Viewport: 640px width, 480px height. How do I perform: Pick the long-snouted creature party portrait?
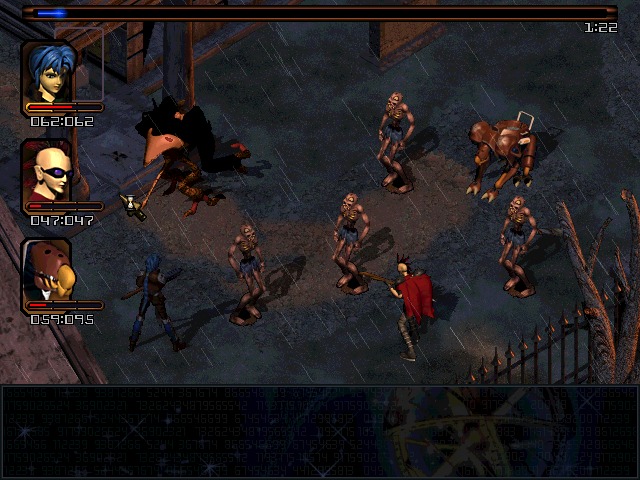tap(48, 270)
